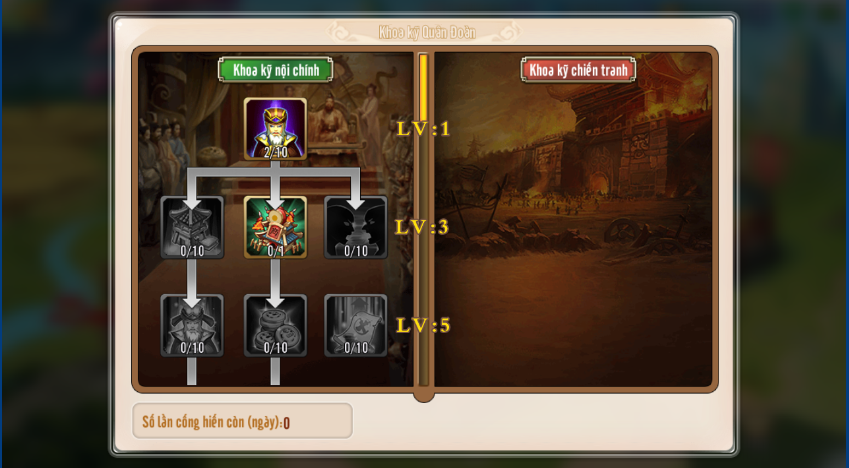Choose the greyed-out pagoda building tech
Viewport: 849px width, 468px height.
(192, 227)
